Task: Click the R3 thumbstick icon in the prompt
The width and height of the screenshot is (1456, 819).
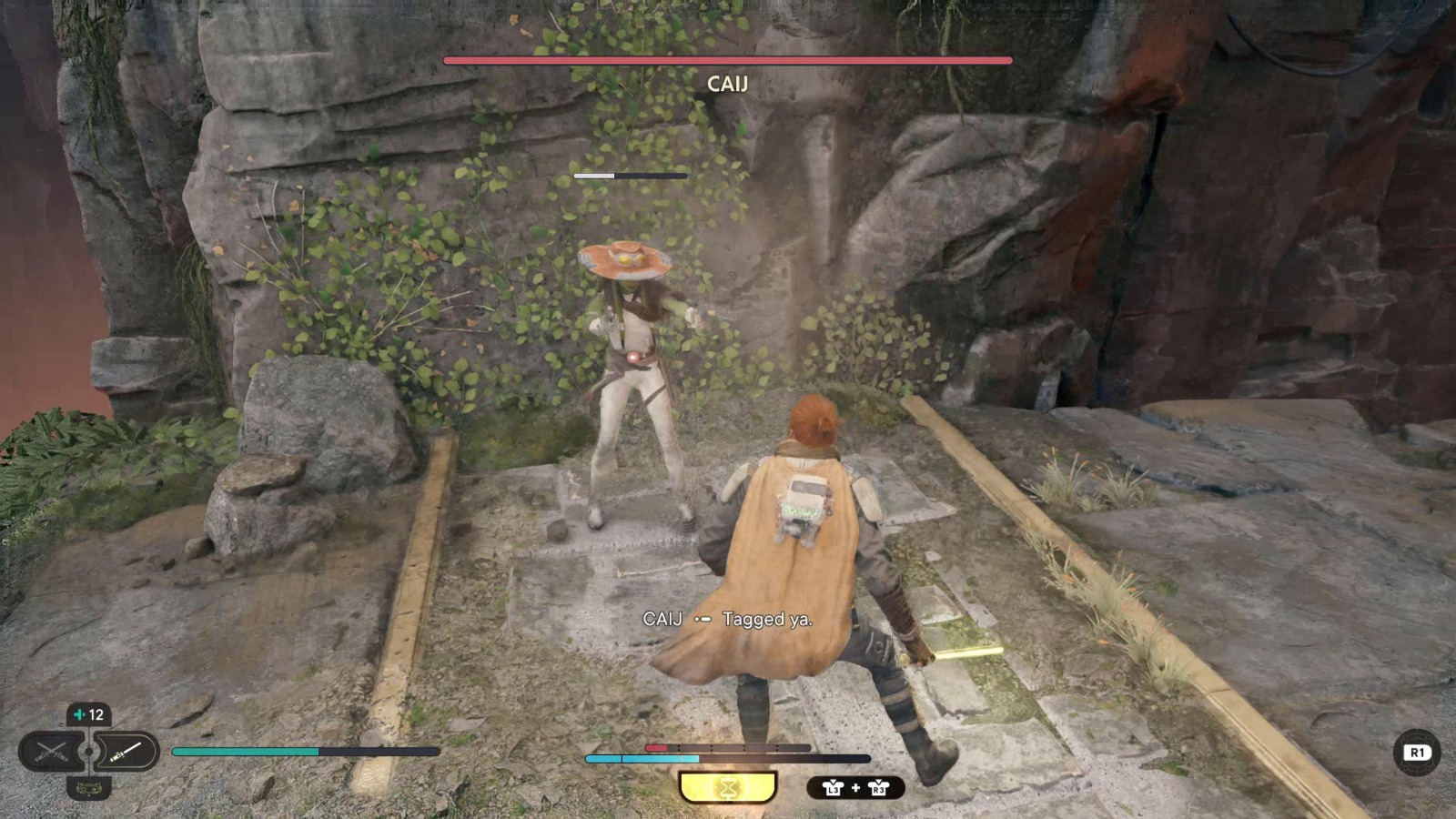Action: [x=879, y=788]
